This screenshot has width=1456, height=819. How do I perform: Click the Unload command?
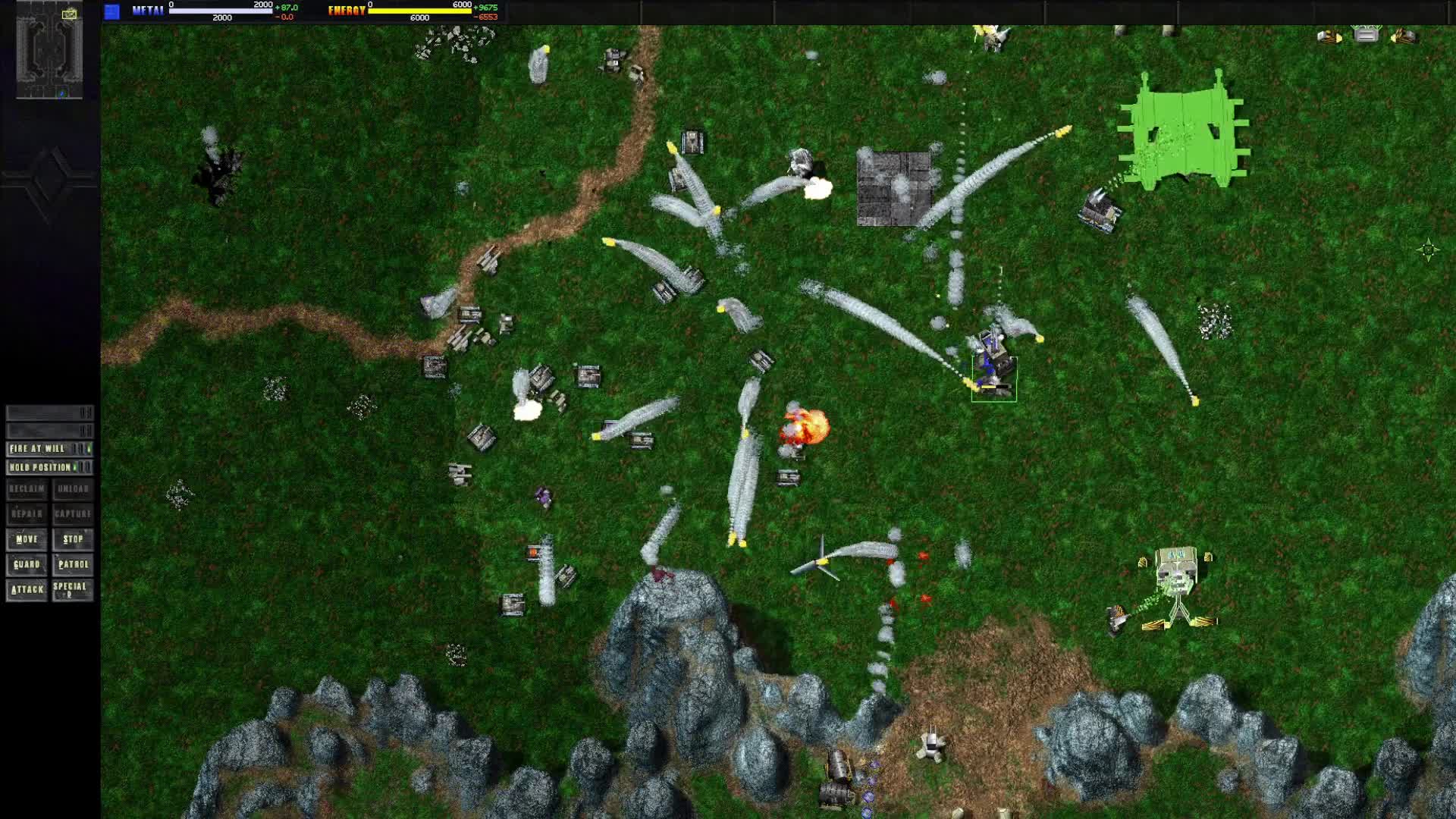click(73, 489)
